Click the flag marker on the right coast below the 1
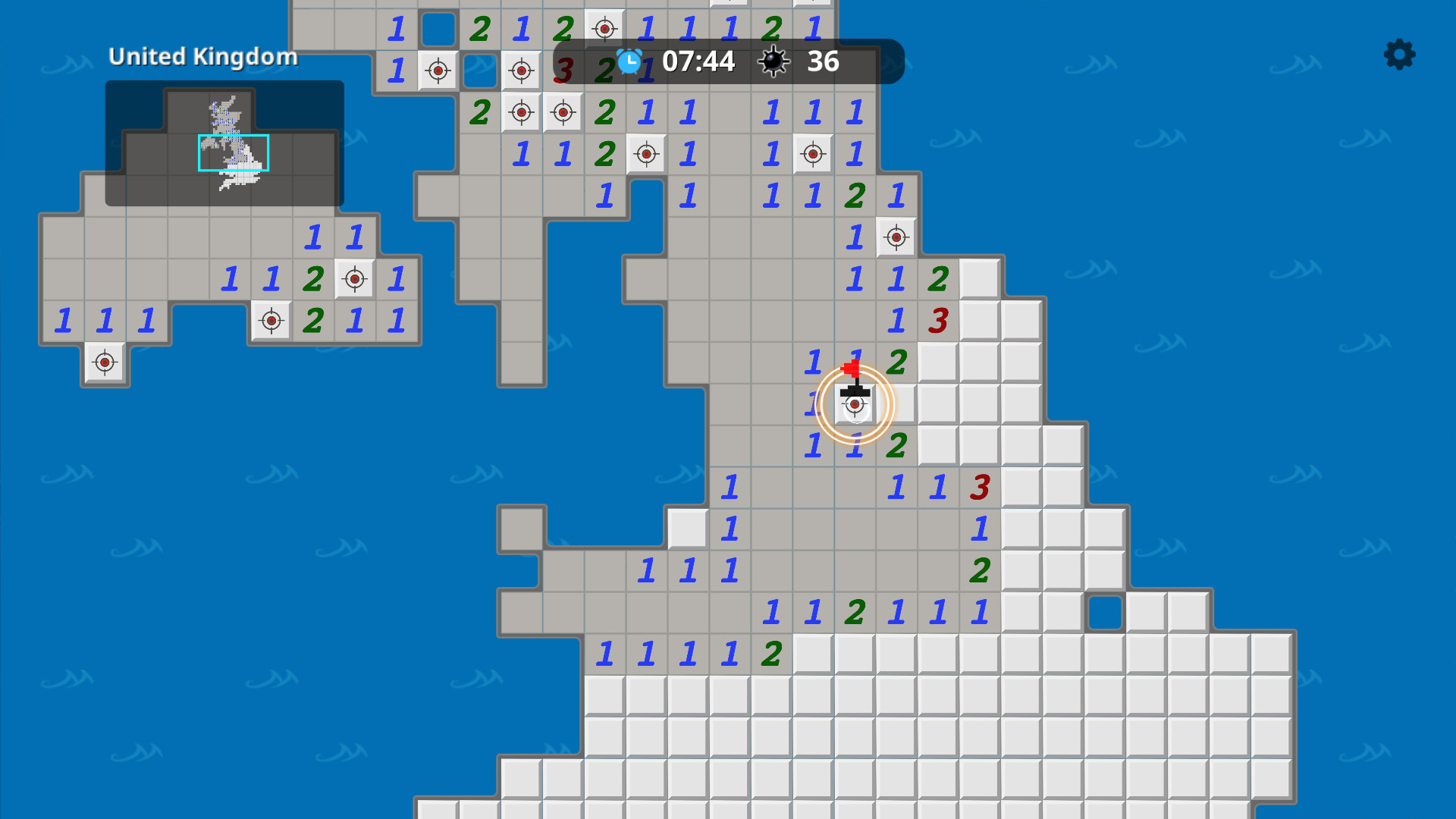The width and height of the screenshot is (1456, 819). (895, 237)
